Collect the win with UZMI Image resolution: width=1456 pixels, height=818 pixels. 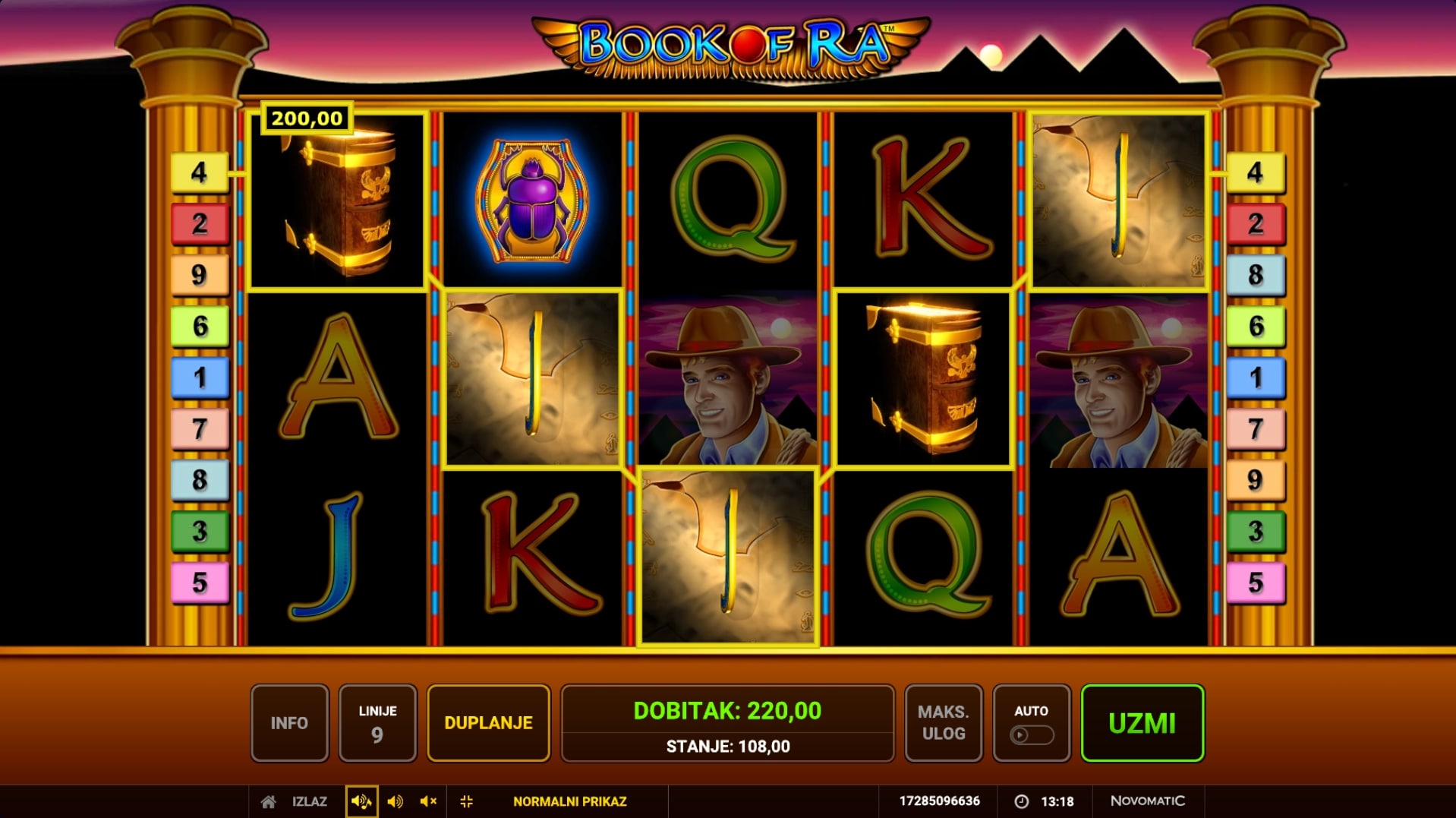1142,723
